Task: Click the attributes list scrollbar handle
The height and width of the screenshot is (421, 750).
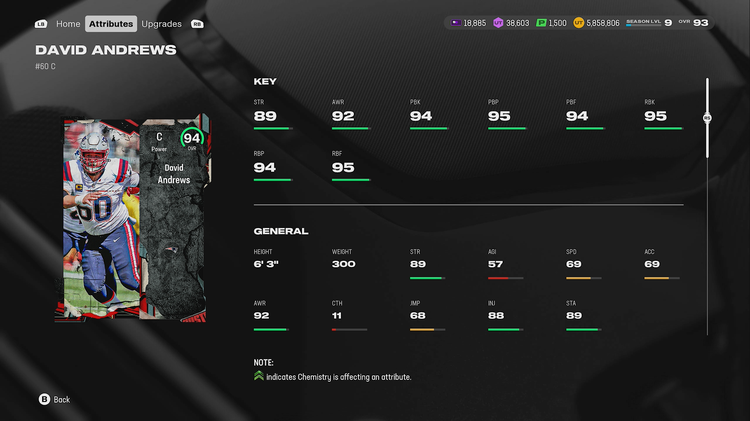Action: pos(707,117)
